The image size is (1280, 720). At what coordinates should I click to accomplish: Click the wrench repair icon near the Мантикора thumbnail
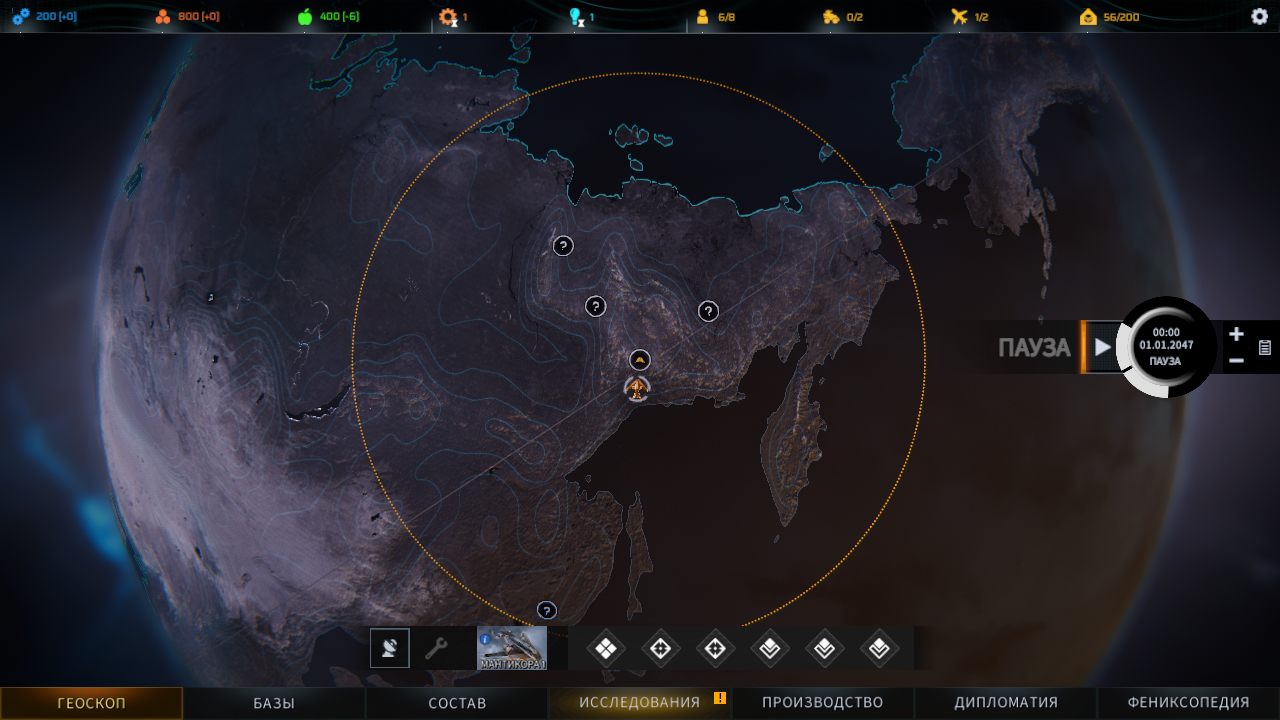coord(434,647)
